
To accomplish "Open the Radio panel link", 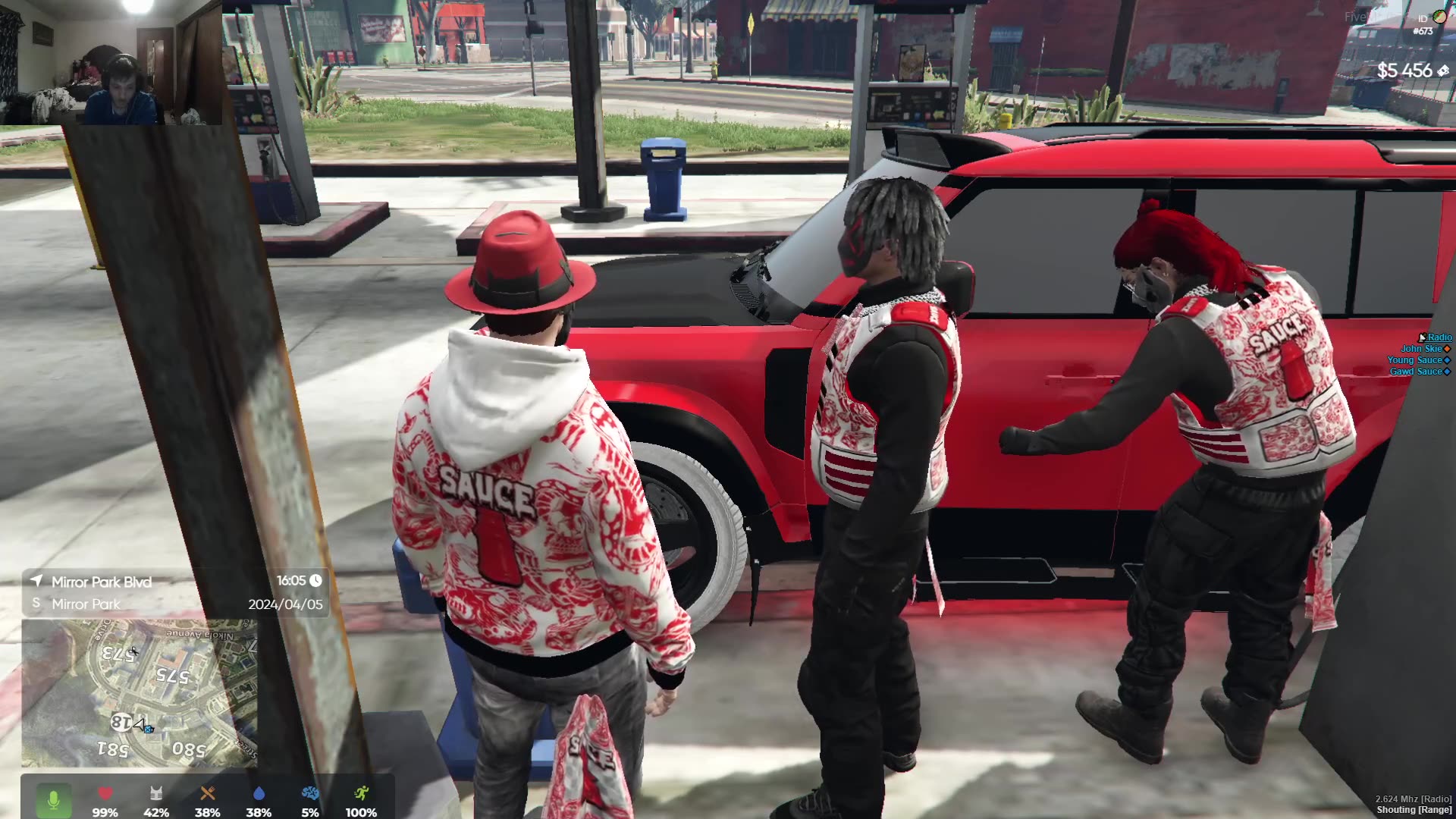I will click(1439, 337).
